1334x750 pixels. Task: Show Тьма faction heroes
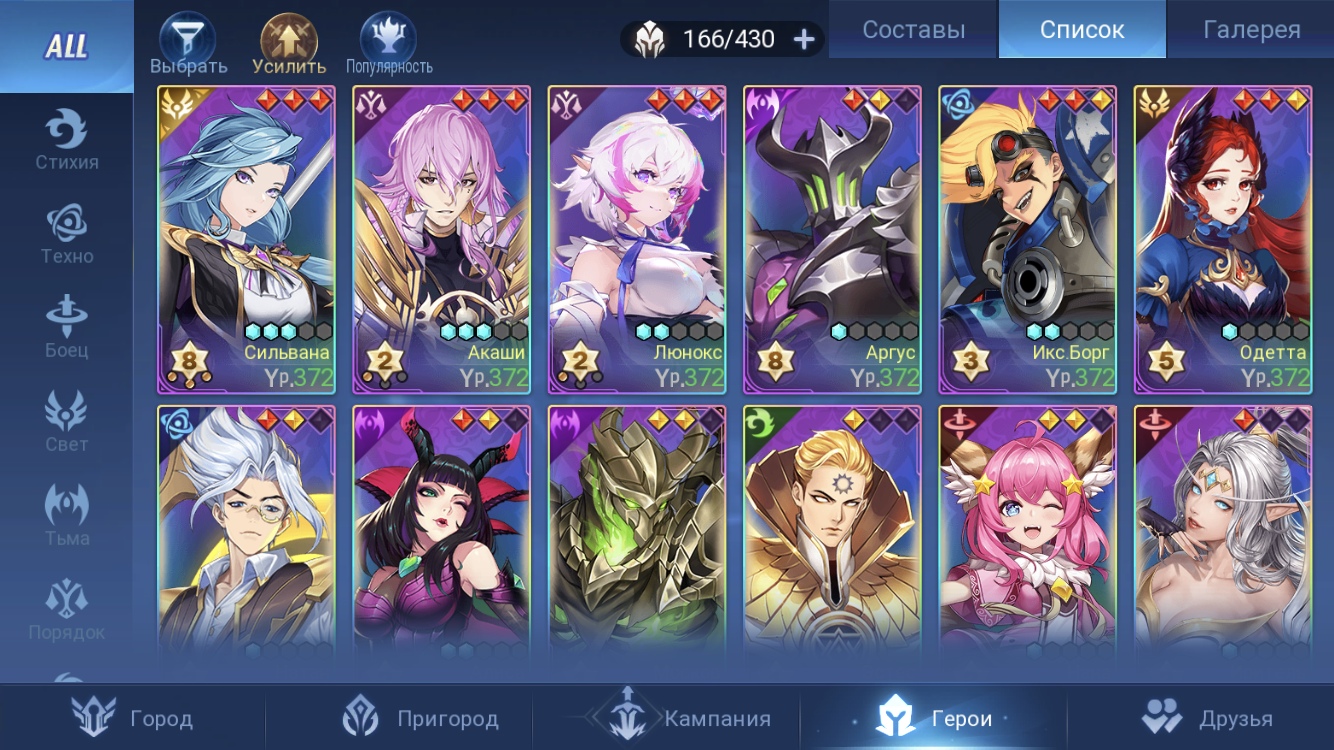point(67,516)
